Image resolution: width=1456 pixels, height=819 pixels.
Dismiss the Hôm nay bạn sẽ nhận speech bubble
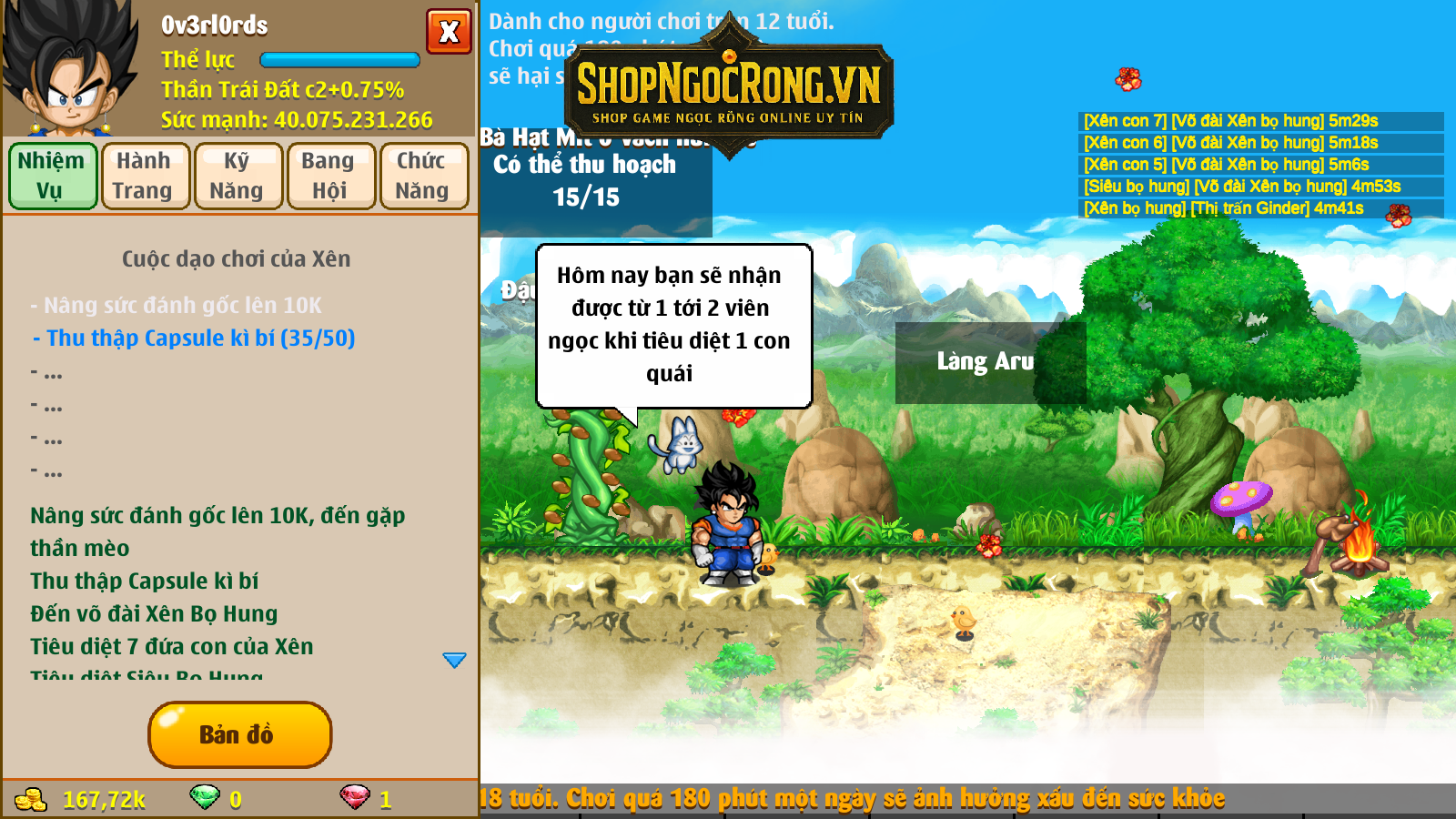672,325
